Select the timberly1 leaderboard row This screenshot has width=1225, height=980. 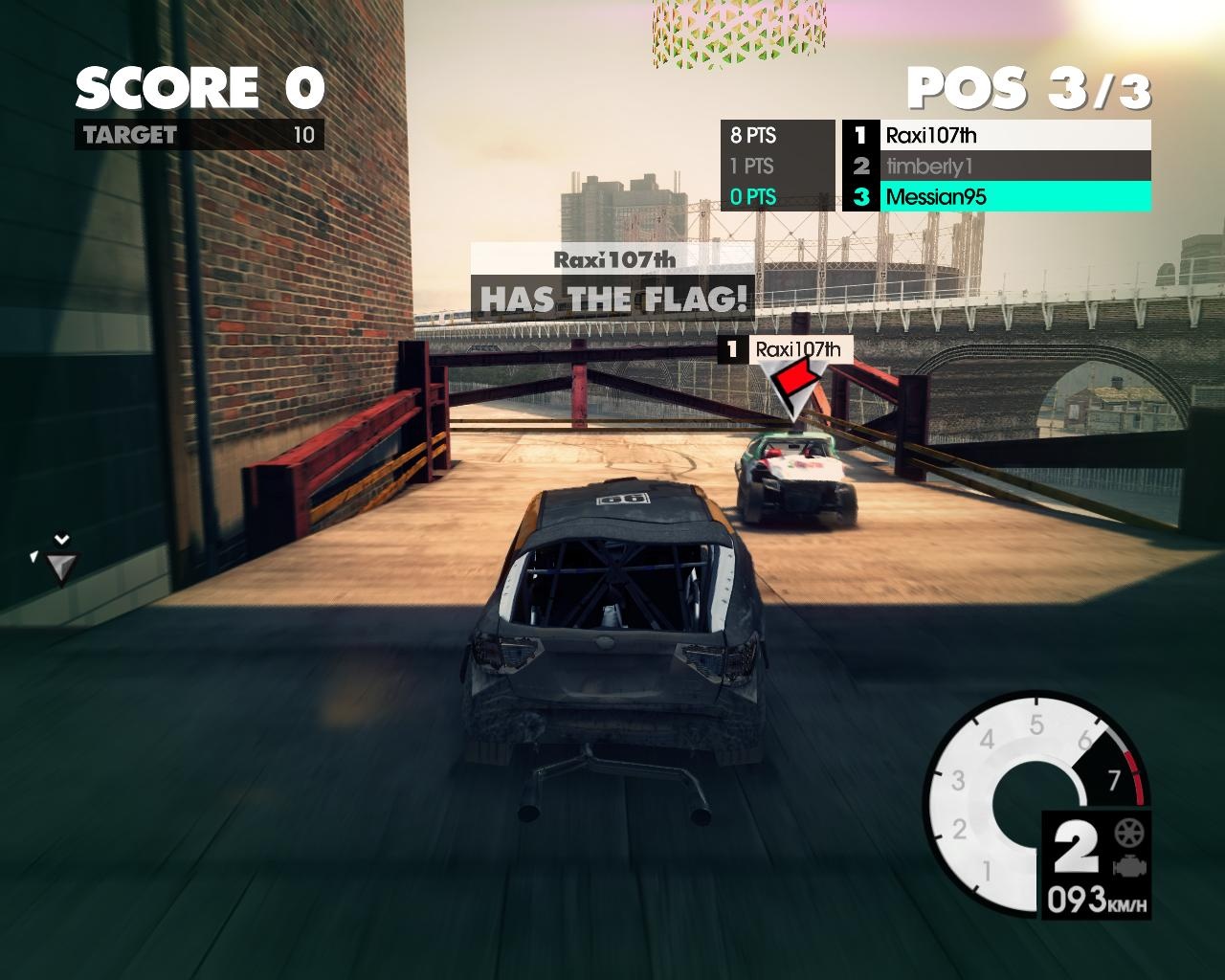coord(995,166)
